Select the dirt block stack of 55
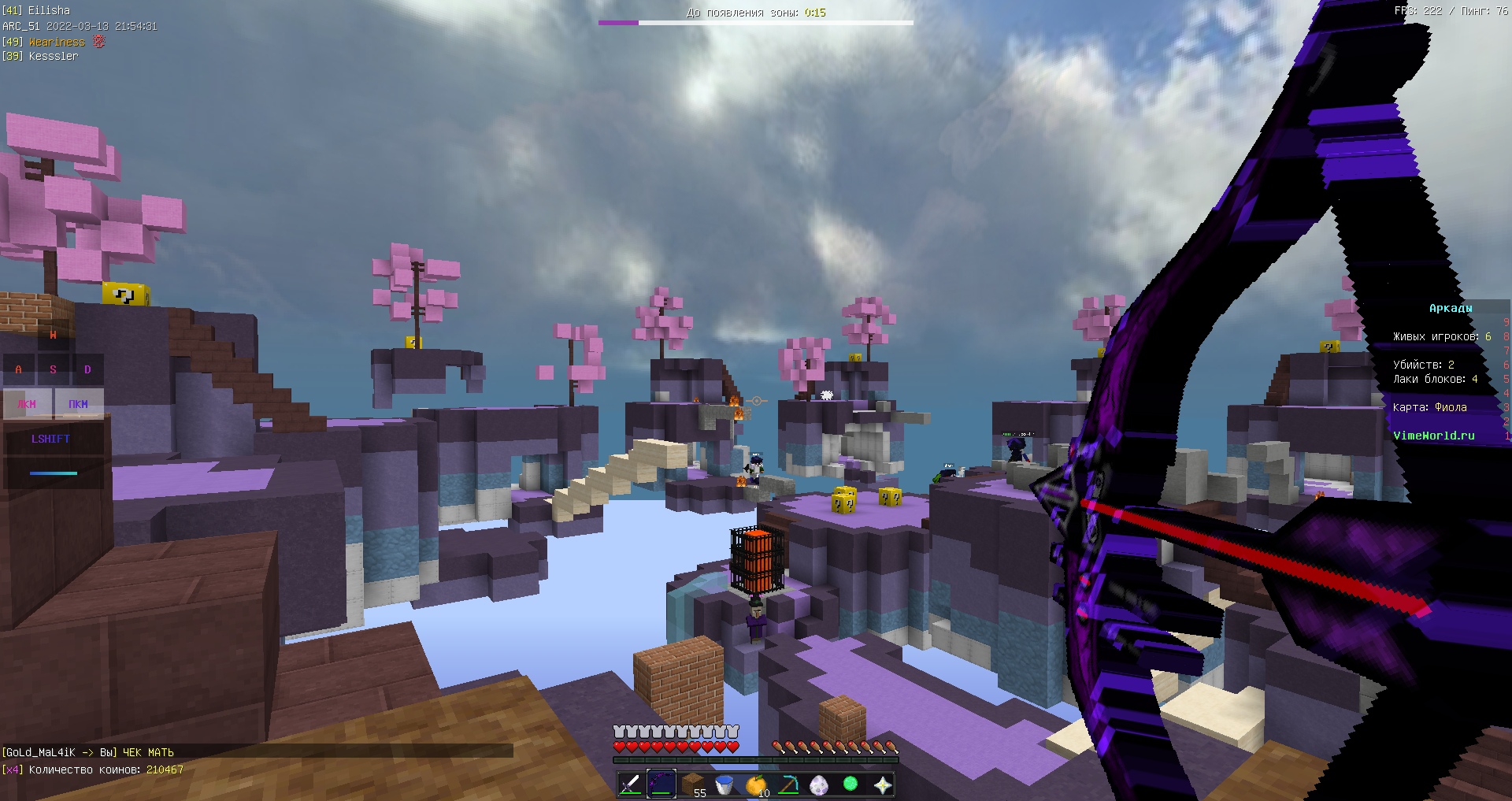Image resolution: width=1512 pixels, height=801 pixels. pos(694,784)
